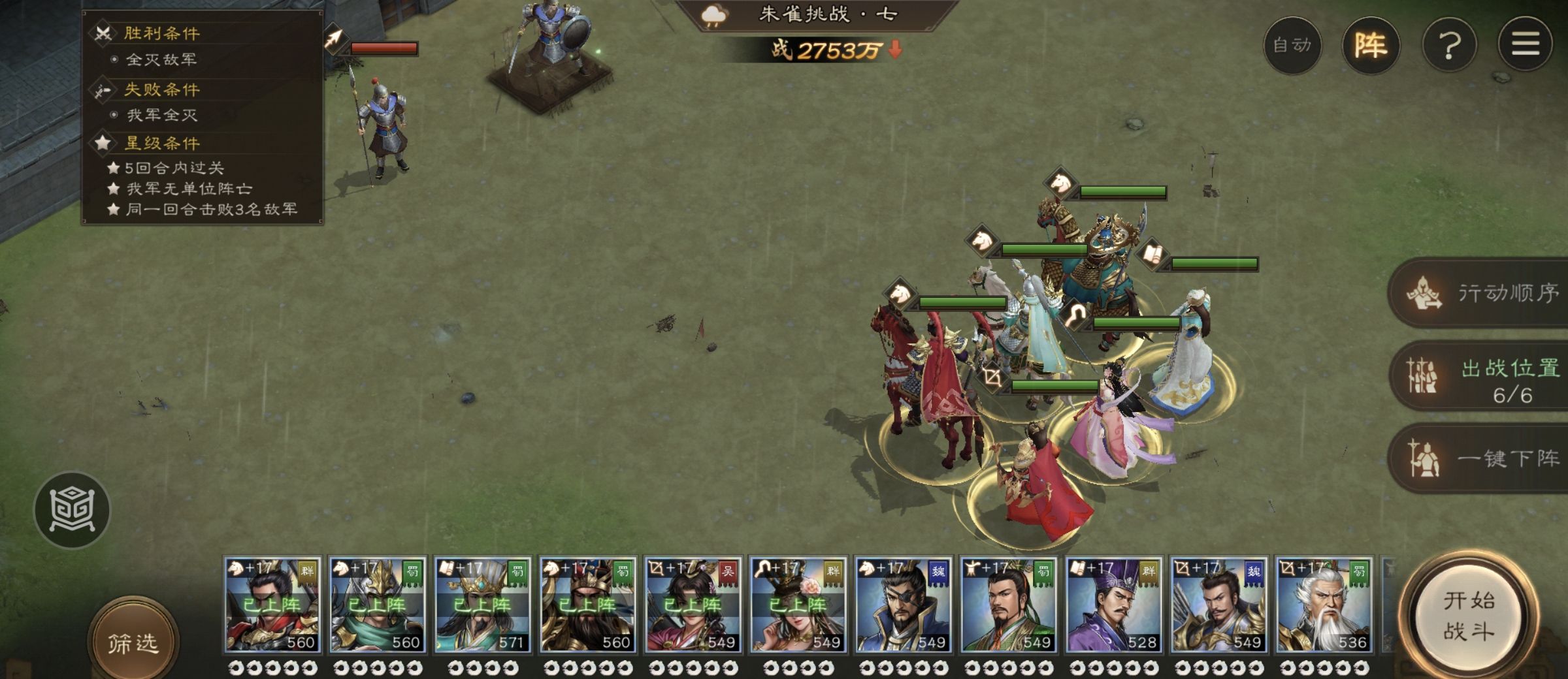Image resolution: width=1568 pixels, height=679 pixels.
Task: Select the white-bearded elder archer card
Action: coord(1324,605)
